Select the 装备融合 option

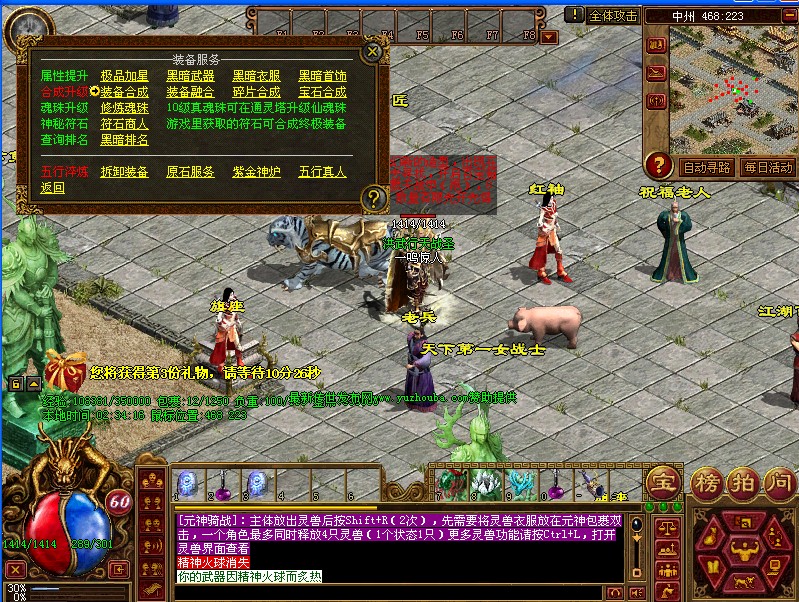[x=190, y=92]
